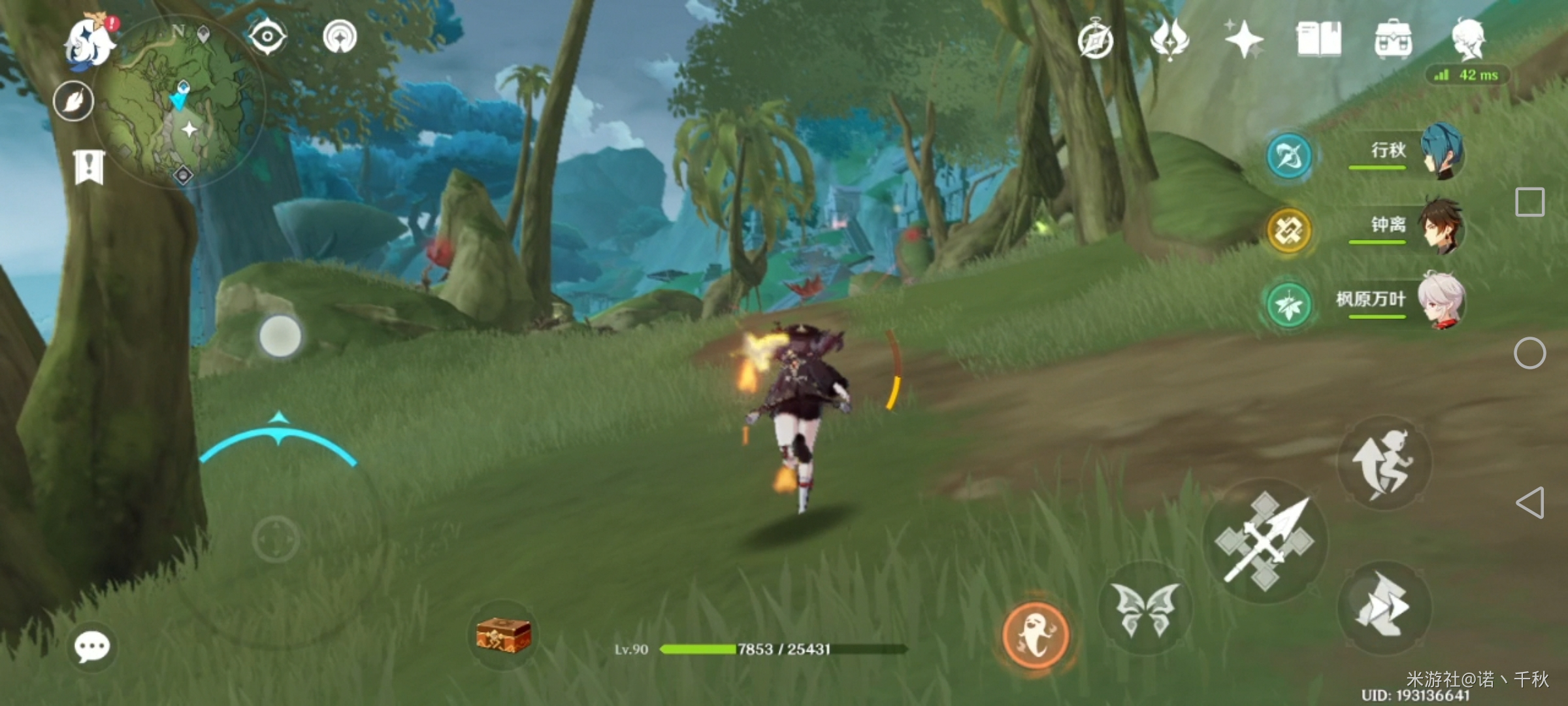Open the backpack inventory
Screen dimensions: 1568x706
[x=1393, y=39]
